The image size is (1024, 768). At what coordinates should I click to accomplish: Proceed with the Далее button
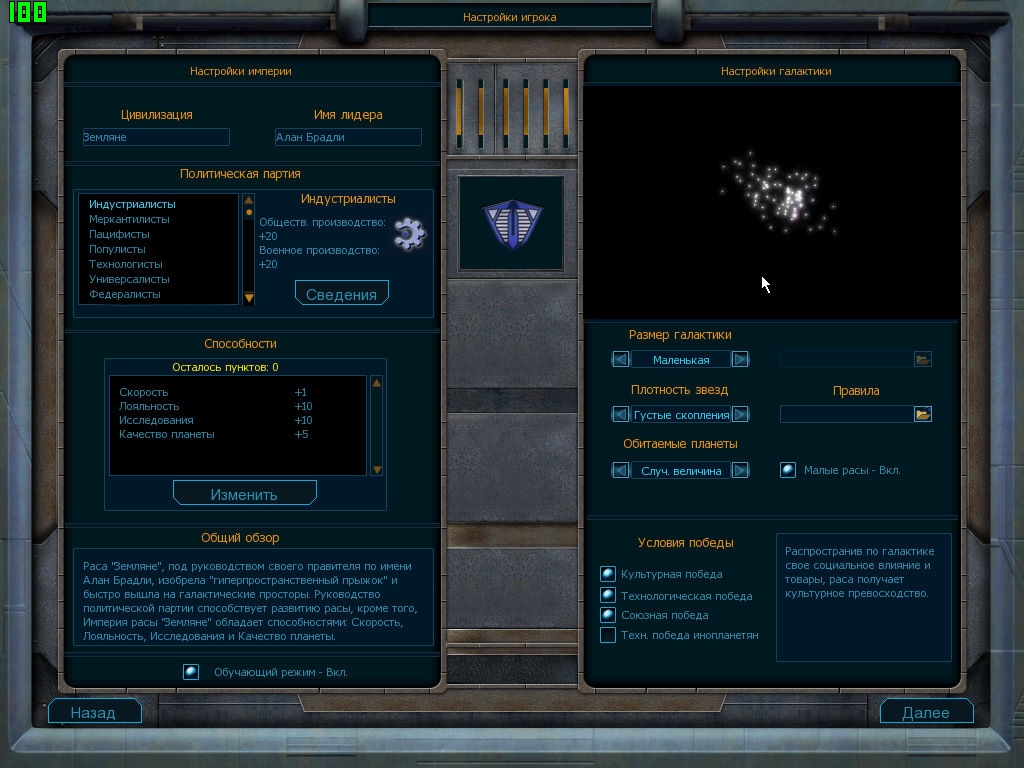[926, 712]
